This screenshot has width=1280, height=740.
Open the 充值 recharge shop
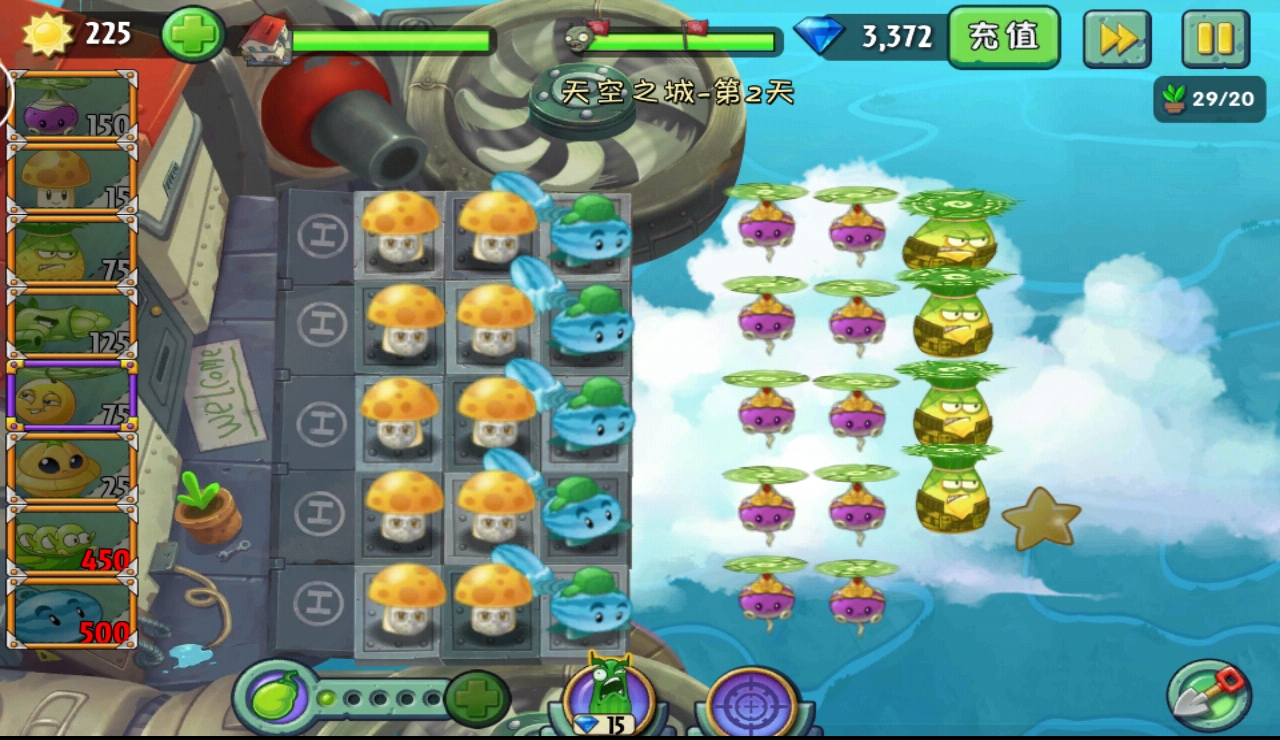coord(1003,37)
